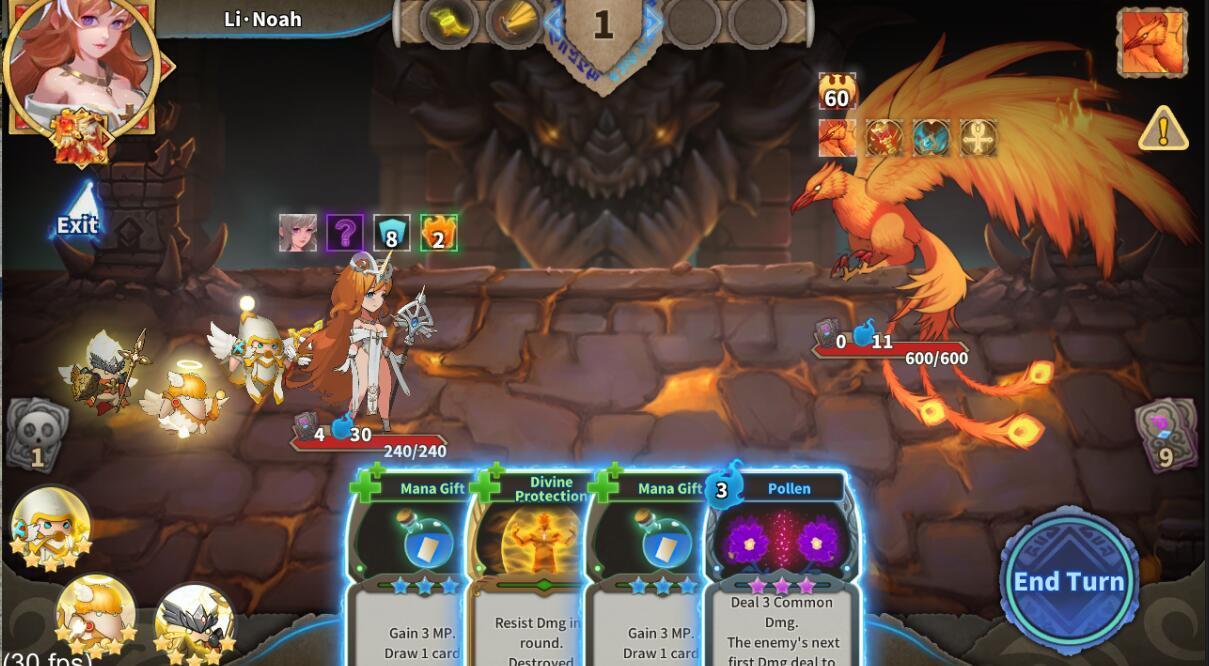Inspect the enemy's crown 60 counter icon

837,92
